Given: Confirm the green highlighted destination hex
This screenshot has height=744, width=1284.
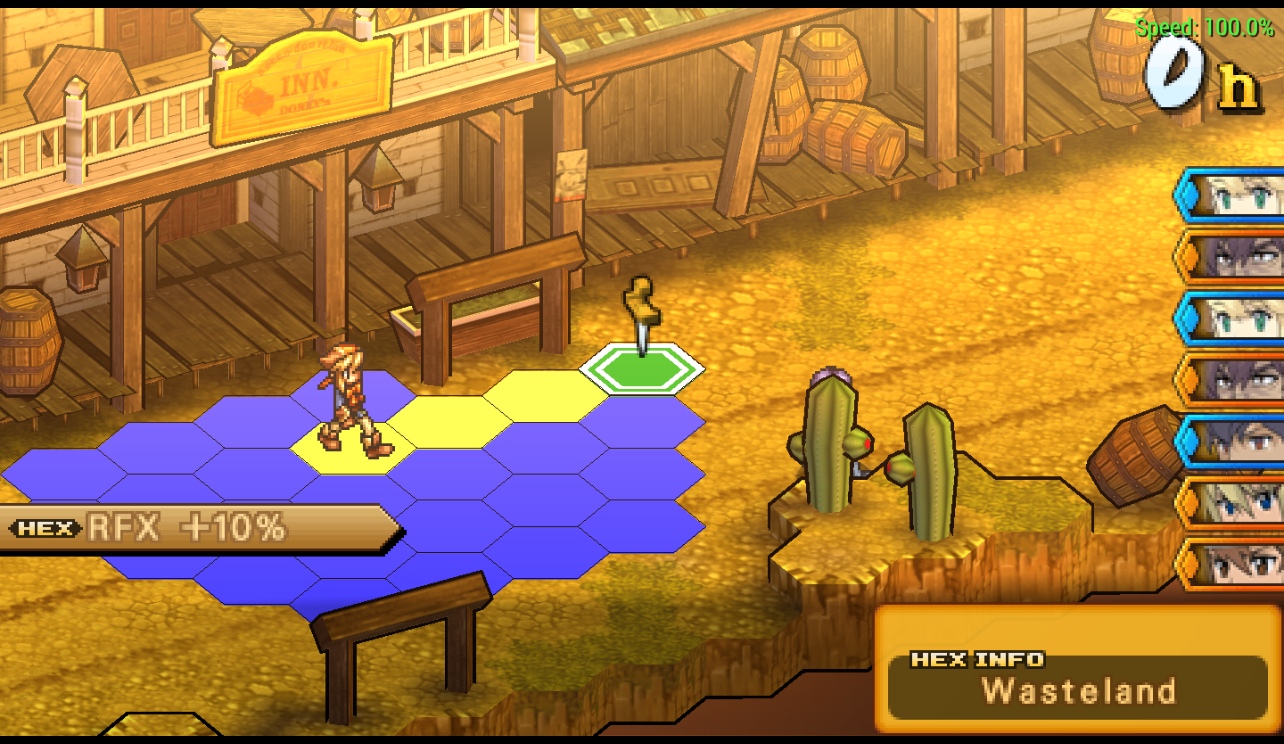Looking at the screenshot, I should click(x=642, y=370).
